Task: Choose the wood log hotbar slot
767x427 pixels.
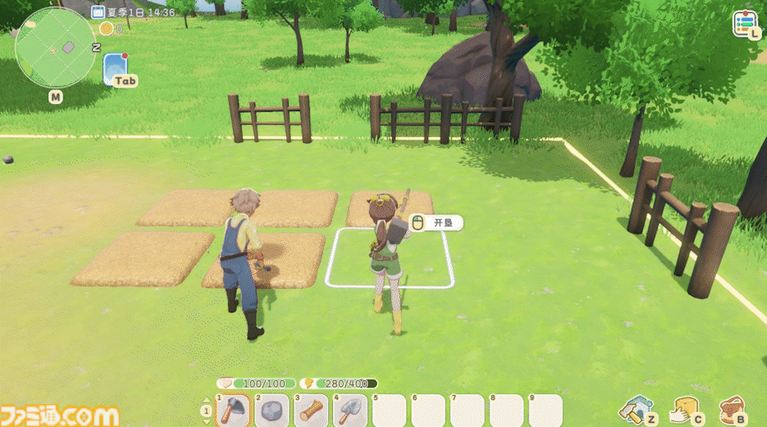Action: point(310,410)
